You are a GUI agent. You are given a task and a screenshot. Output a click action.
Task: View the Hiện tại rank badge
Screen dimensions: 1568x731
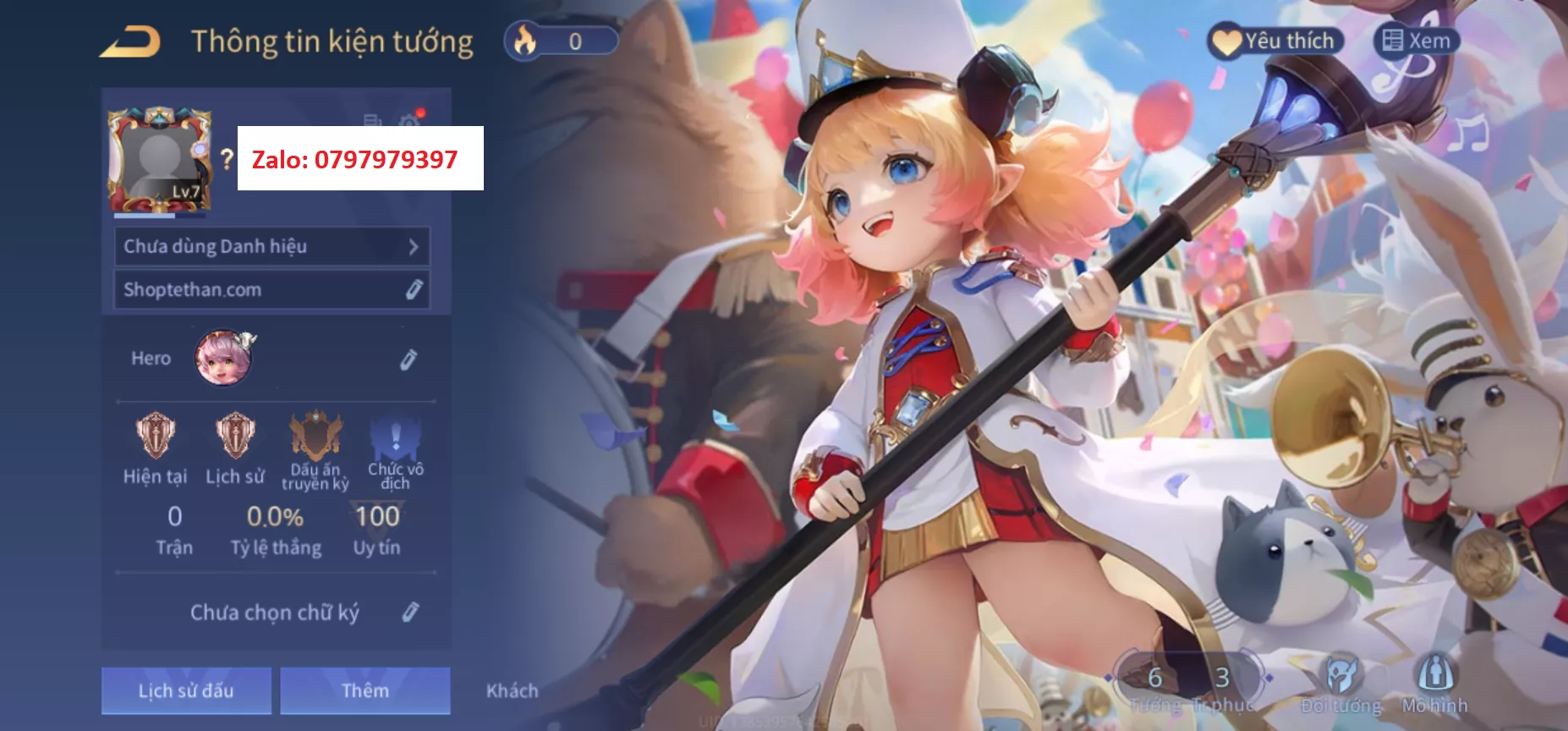click(156, 436)
